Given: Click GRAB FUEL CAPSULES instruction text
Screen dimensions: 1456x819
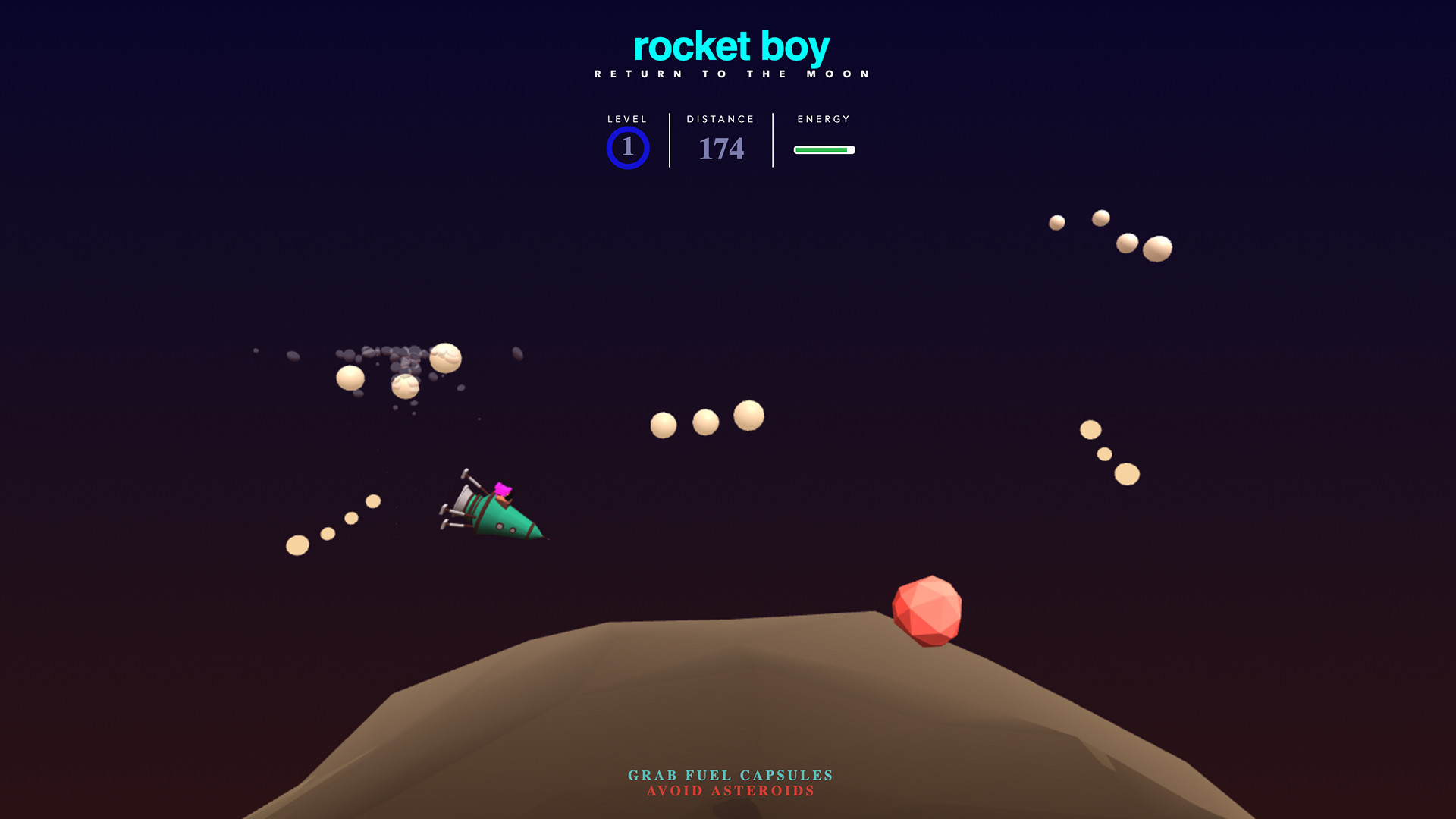Looking at the screenshot, I should tap(729, 776).
